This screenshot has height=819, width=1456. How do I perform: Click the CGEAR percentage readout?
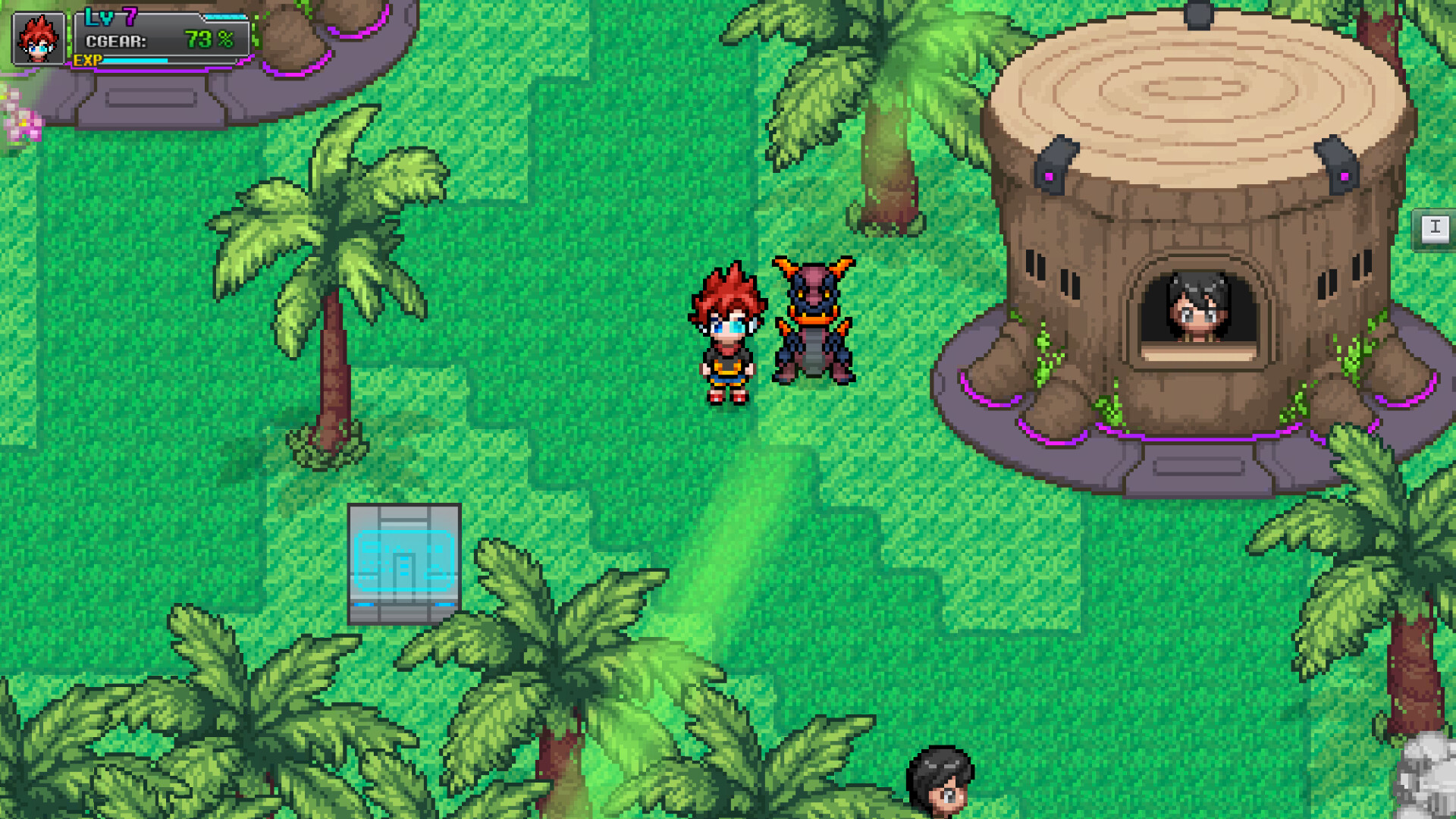(209, 39)
